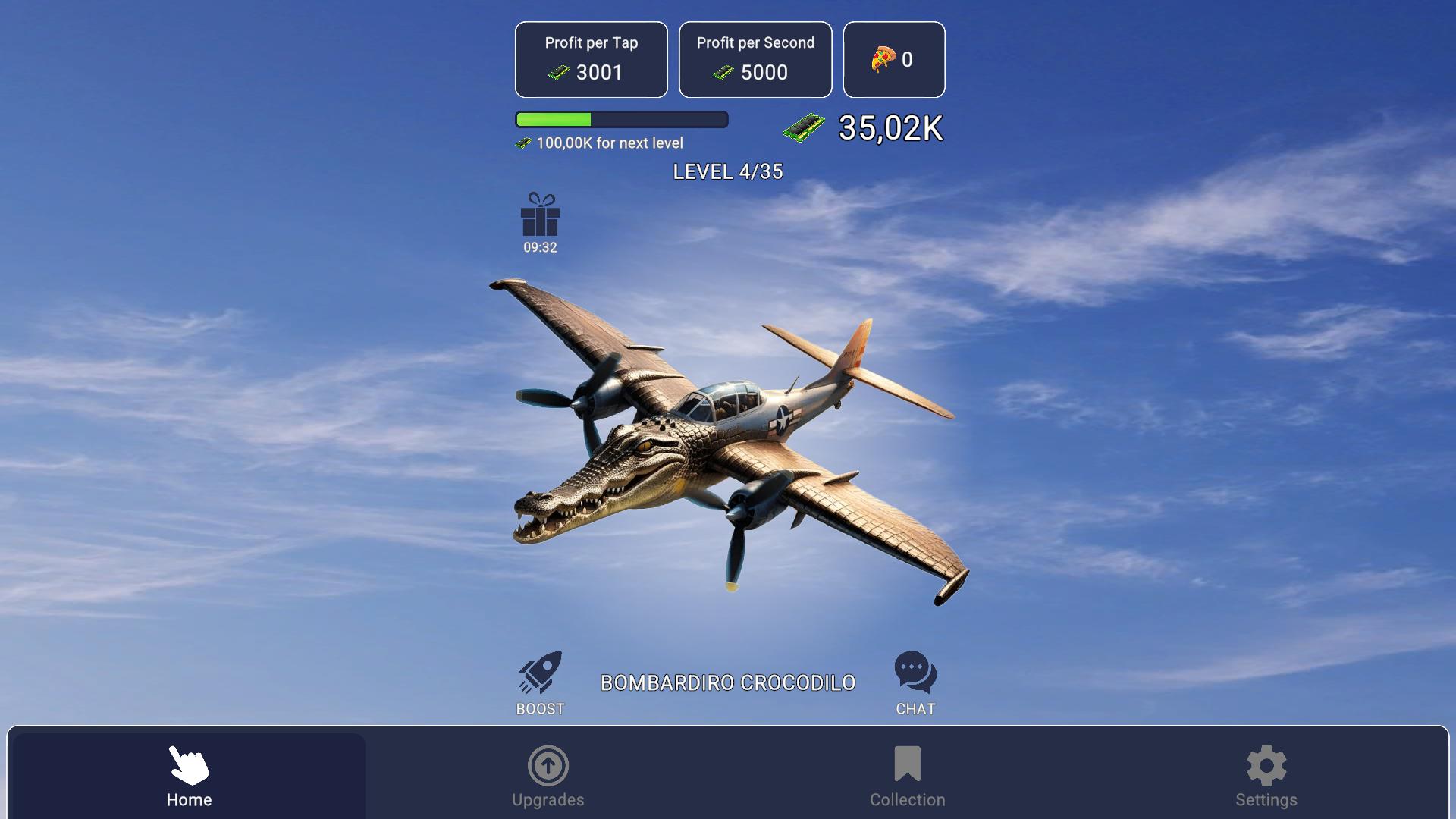1456x819 pixels.
Task: Activate the Boost rocket icon
Action: point(539,673)
